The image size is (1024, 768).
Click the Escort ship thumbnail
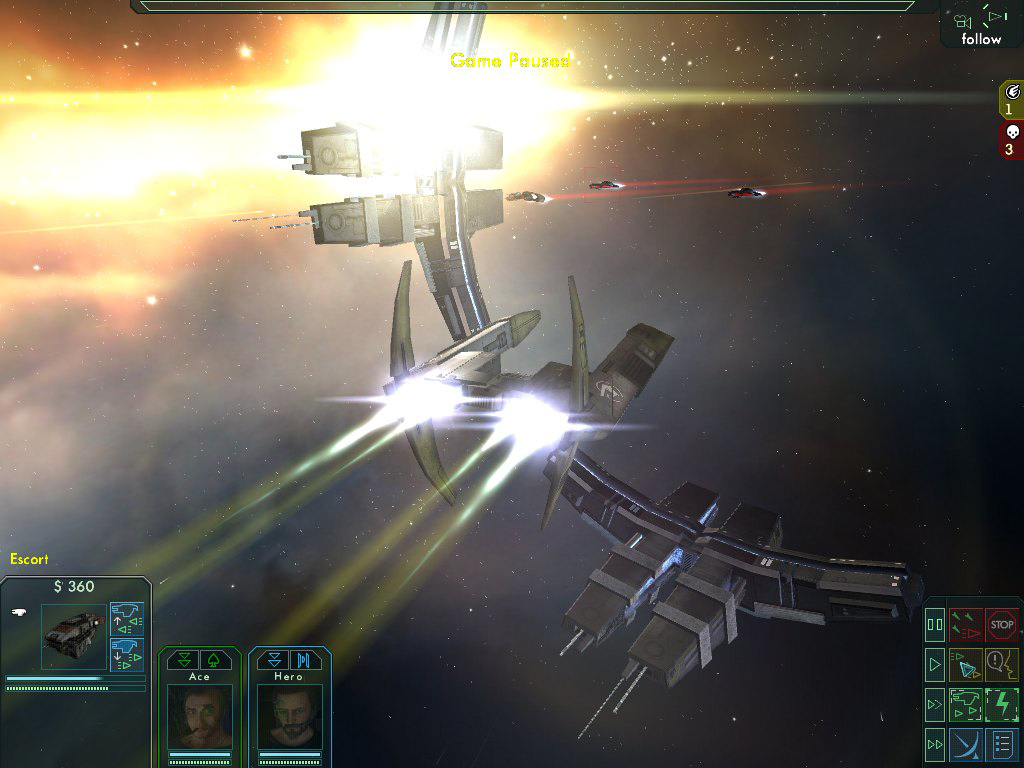(74, 636)
